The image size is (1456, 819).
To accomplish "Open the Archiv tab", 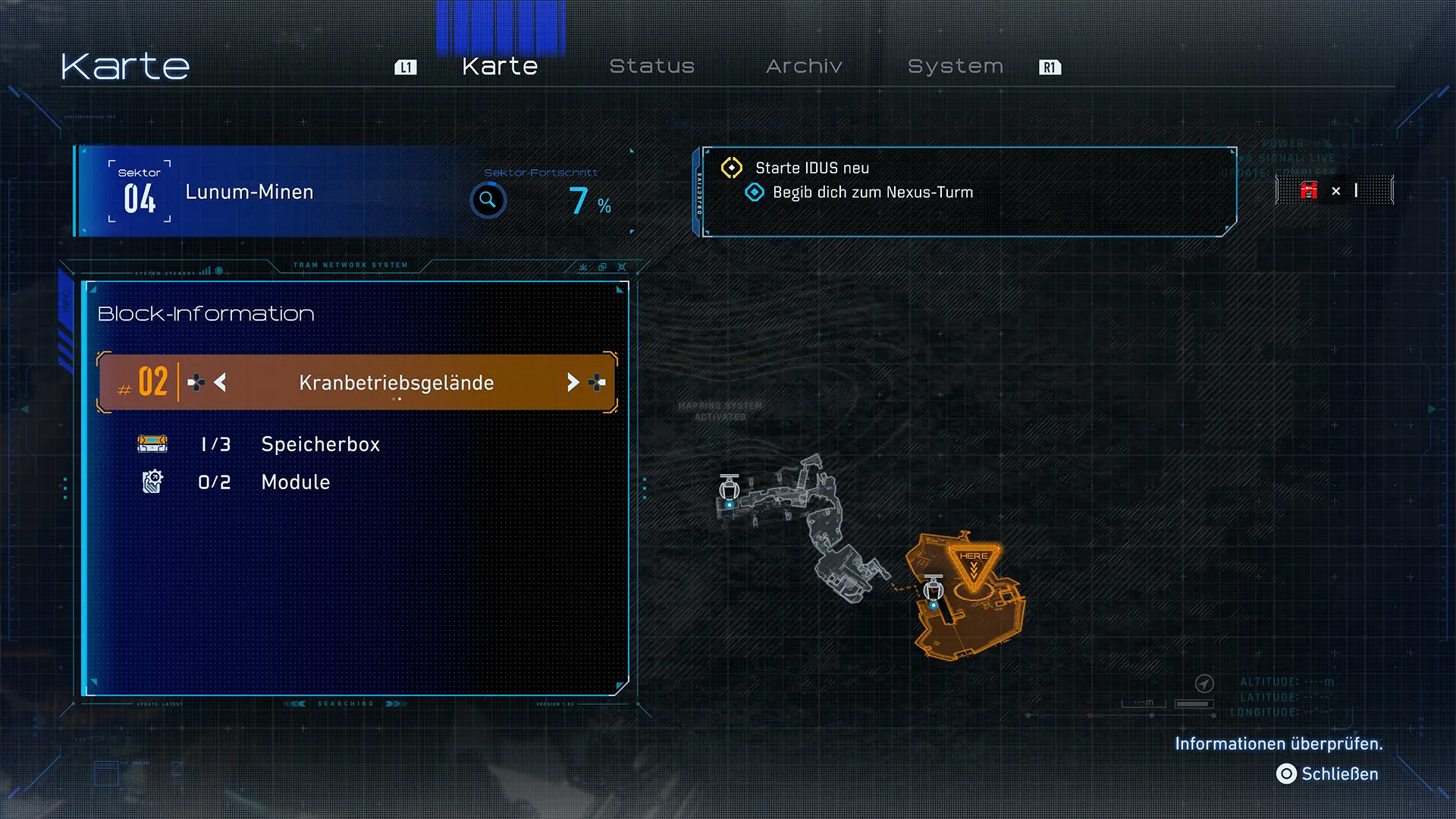I will click(804, 67).
